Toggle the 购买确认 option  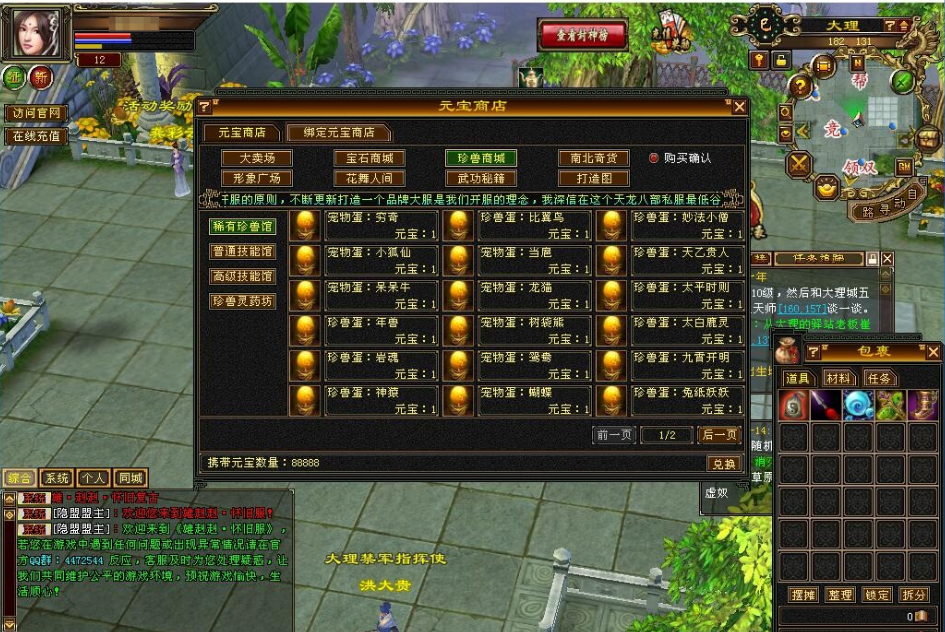(654, 158)
